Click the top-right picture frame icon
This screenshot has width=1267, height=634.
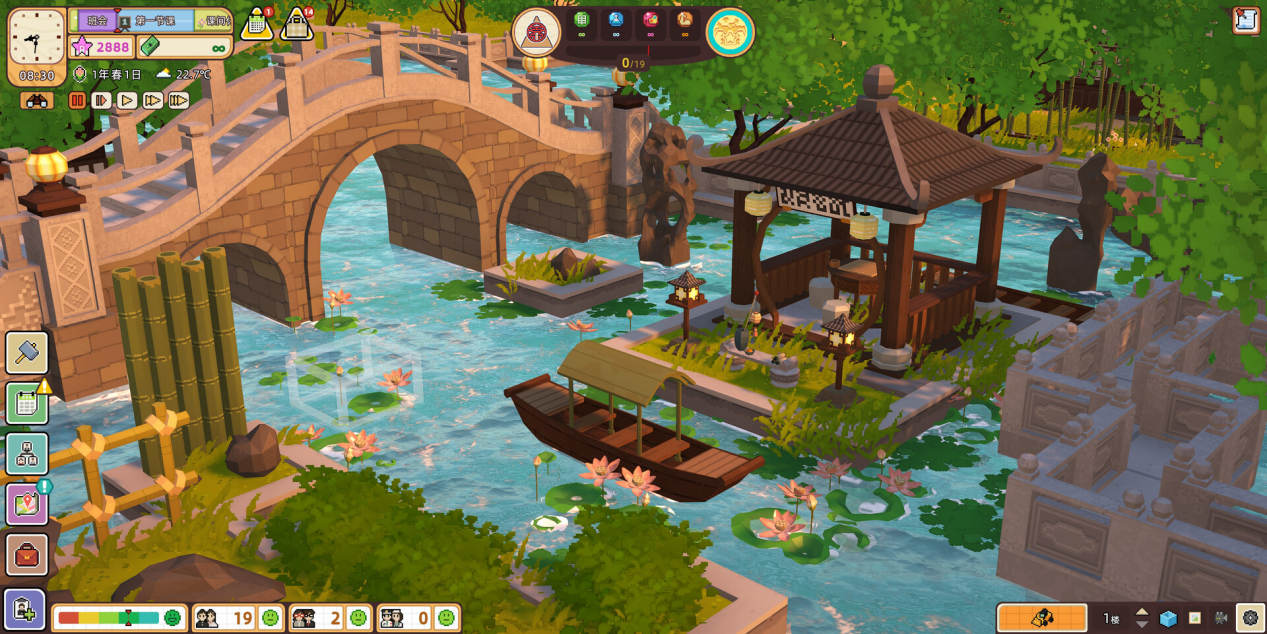[1246, 19]
